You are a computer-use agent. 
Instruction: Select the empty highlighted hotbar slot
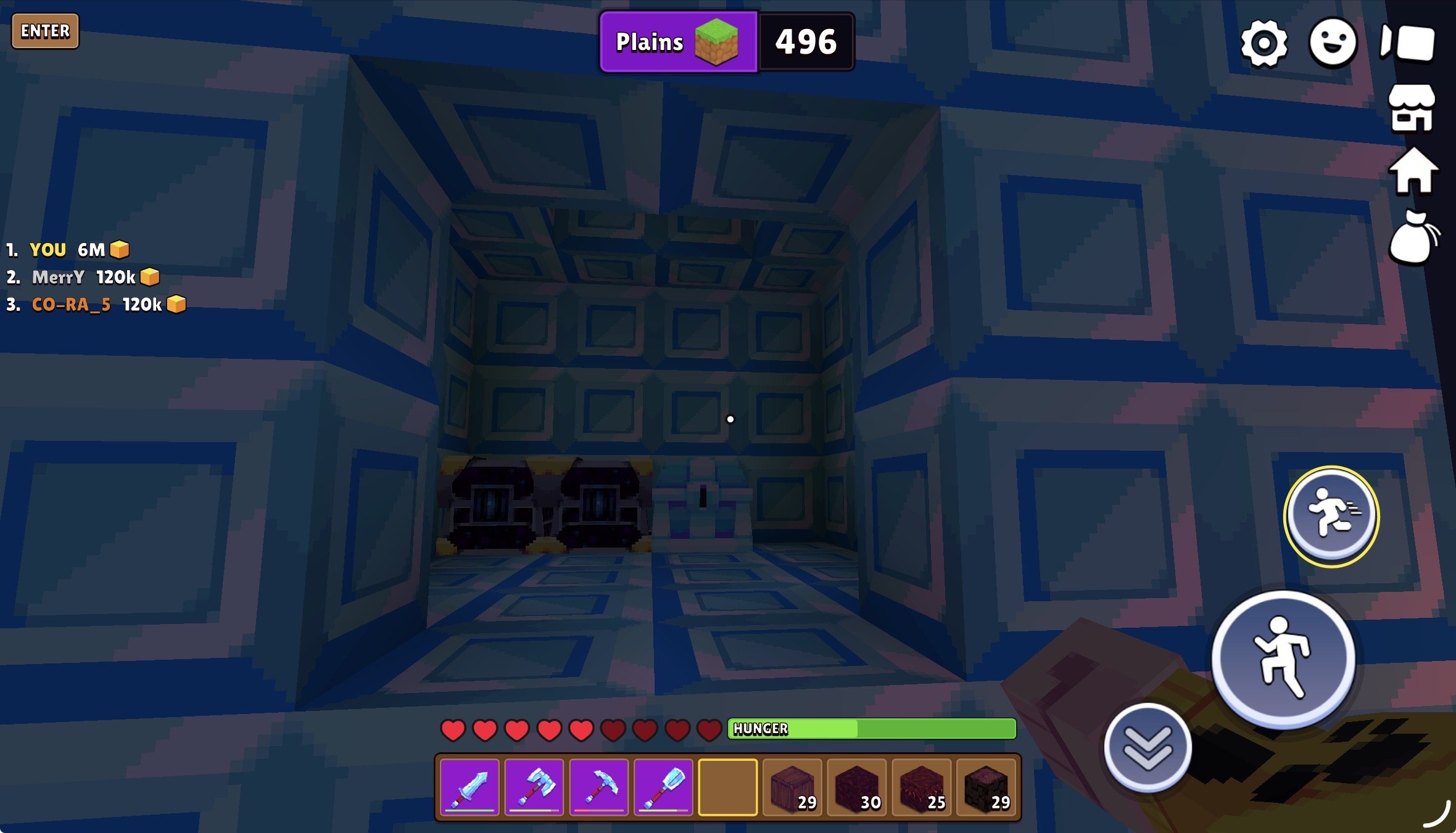[x=727, y=787]
